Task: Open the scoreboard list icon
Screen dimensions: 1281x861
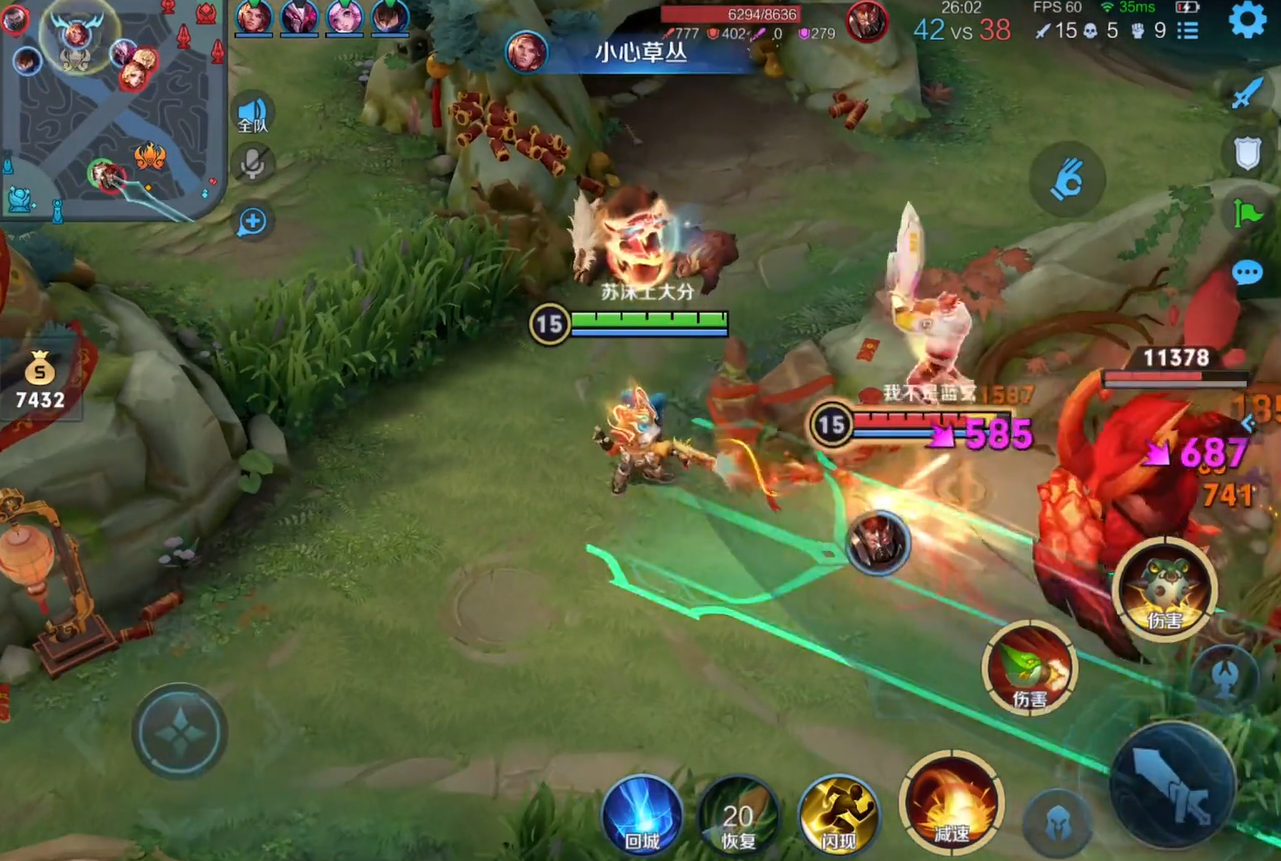Action: (1187, 31)
